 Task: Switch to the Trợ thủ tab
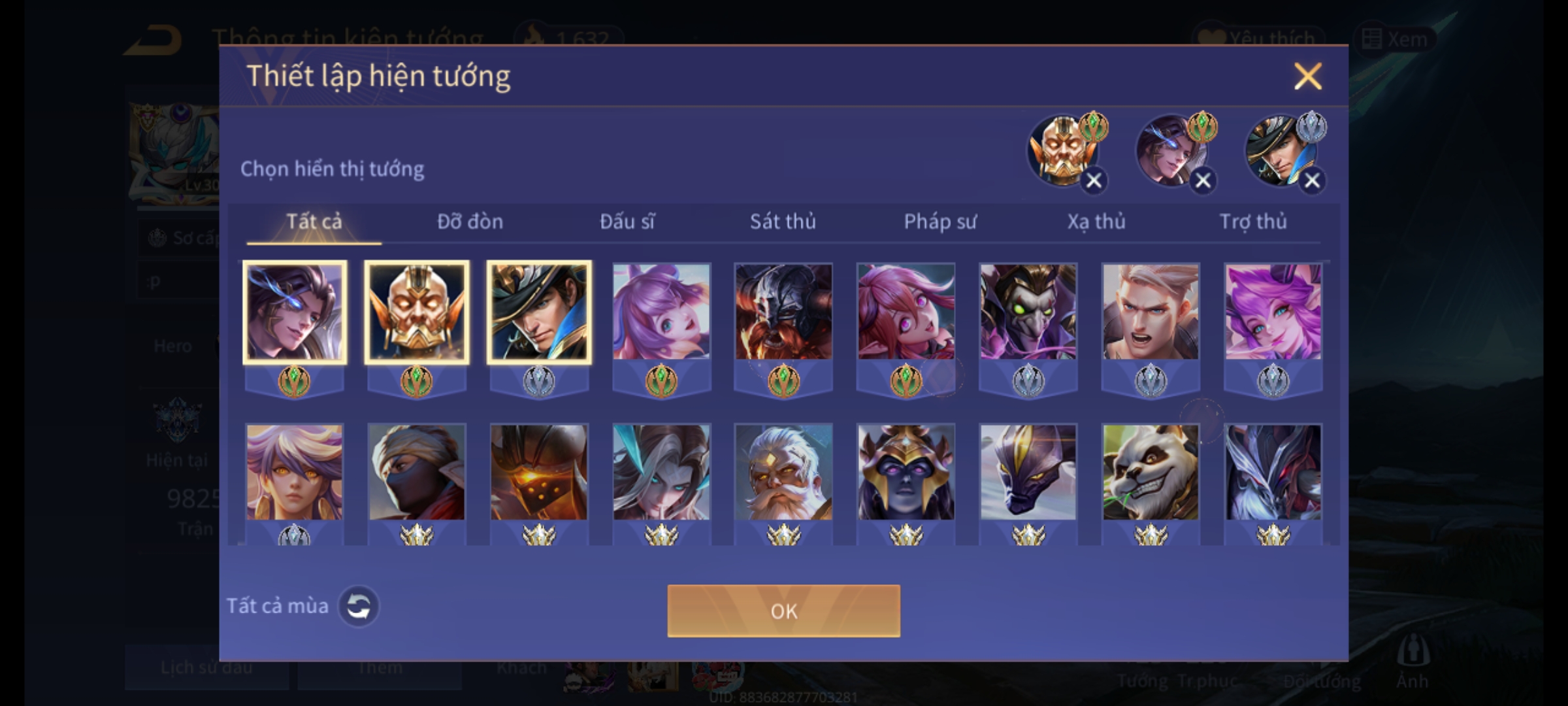tap(1253, 222)
